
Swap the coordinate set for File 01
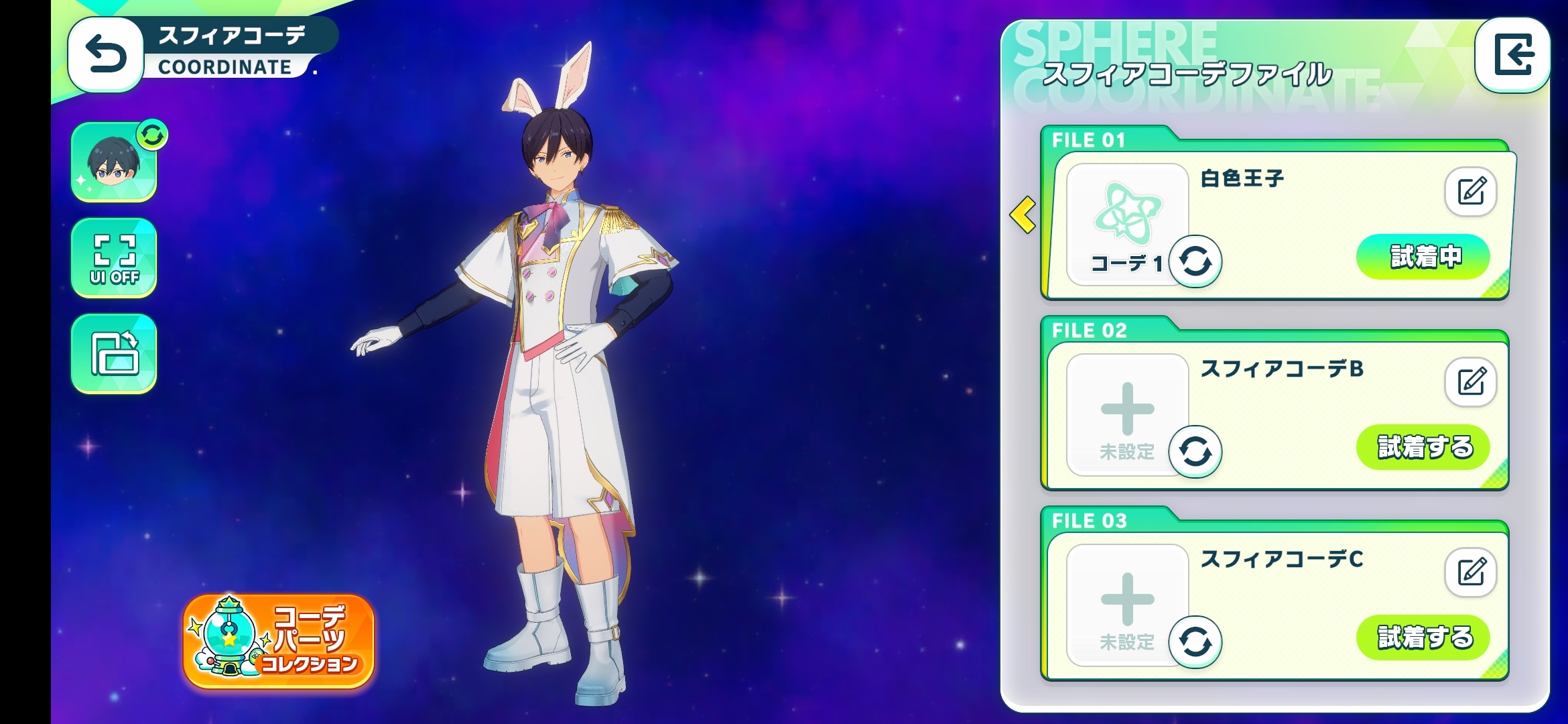coord(1195,261)
